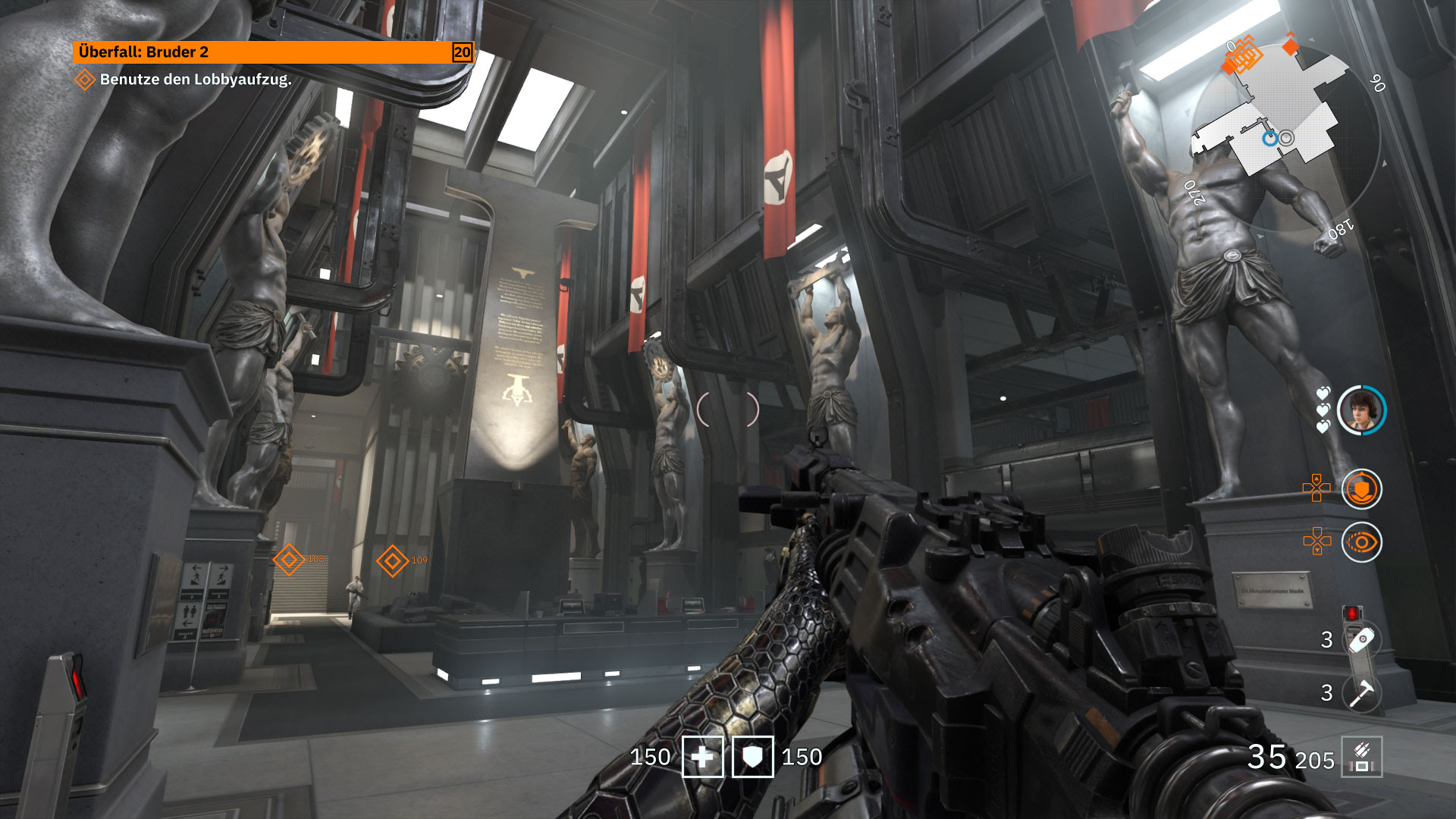Select the grenade icon
Screen dimensions: 1456x819
tap(1361, 639)
